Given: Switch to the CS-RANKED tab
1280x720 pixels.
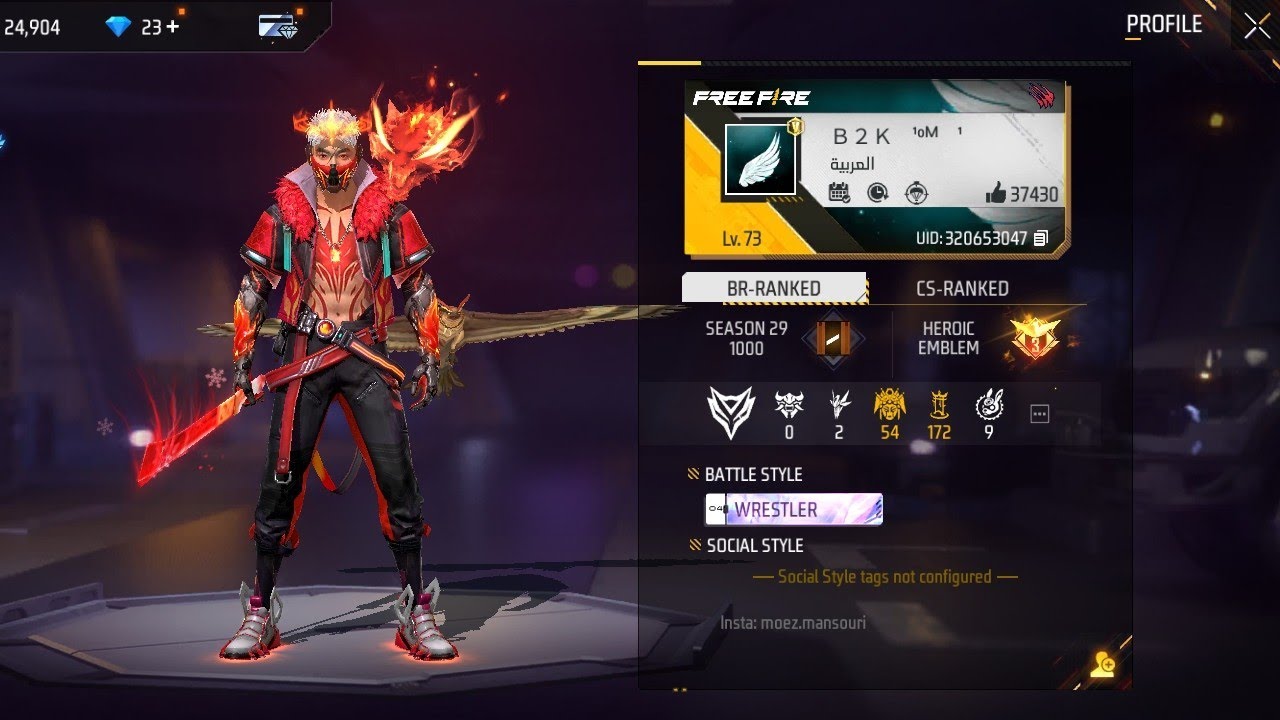Looking at the screenshot, I should click(x=962, y=288).
